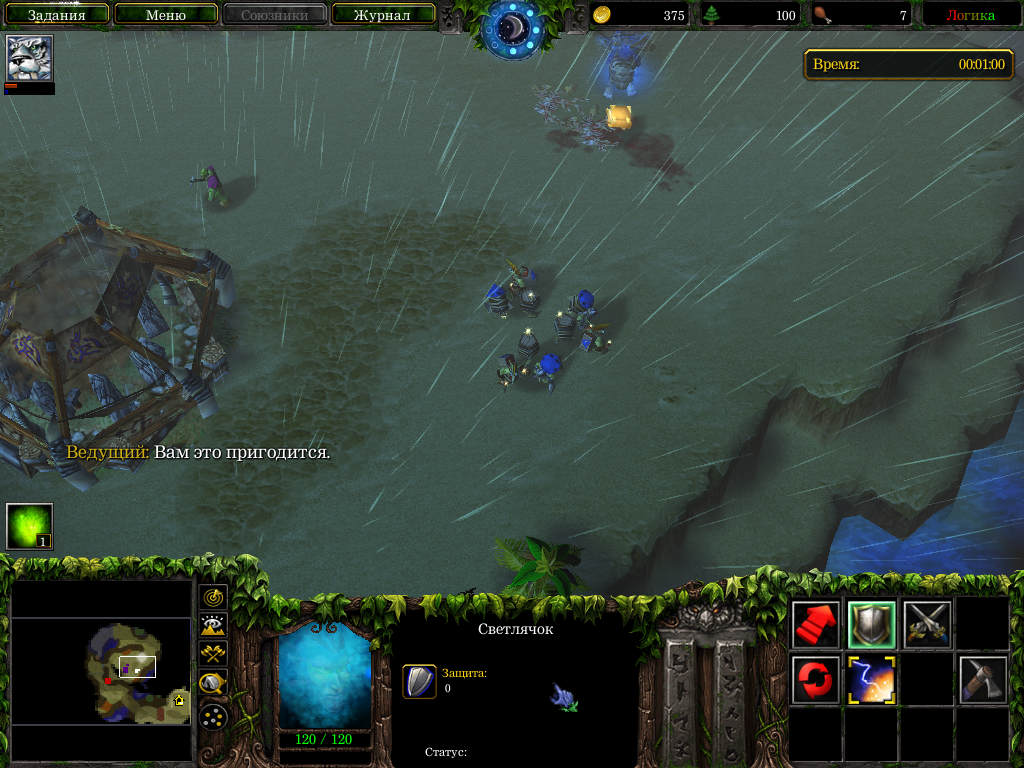The width and height of the screenshot is (1024, 768).
Task: Click the Светлячок unit portrait
Action: 324,675
